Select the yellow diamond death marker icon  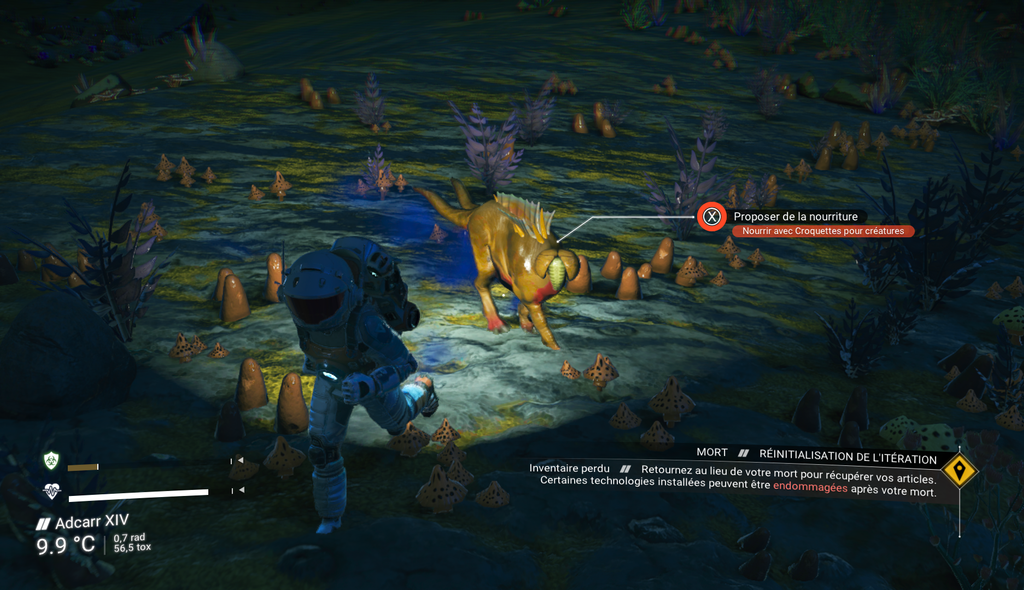point(960,469)
